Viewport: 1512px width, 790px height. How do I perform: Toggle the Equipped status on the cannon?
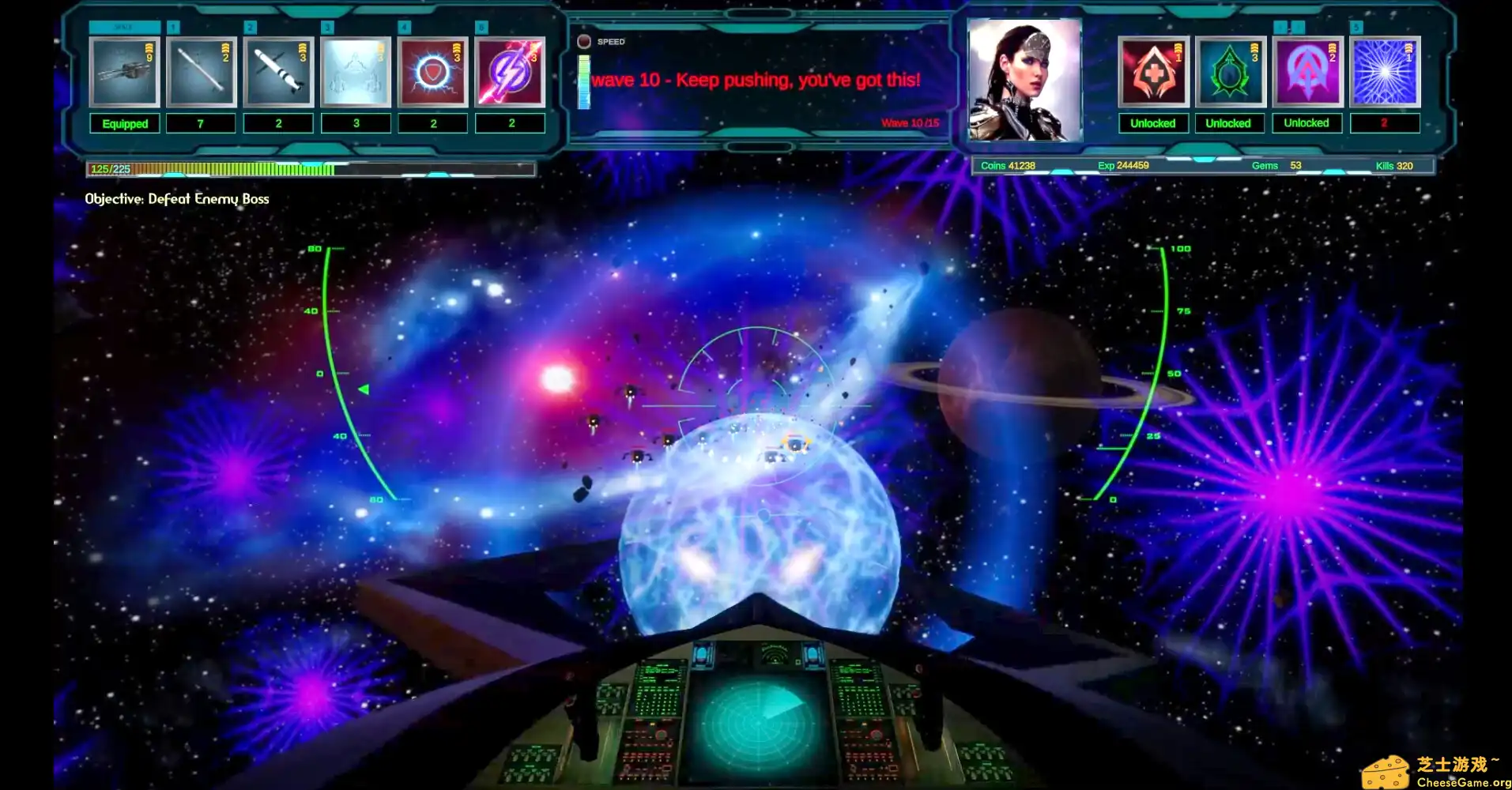[124, 123]
